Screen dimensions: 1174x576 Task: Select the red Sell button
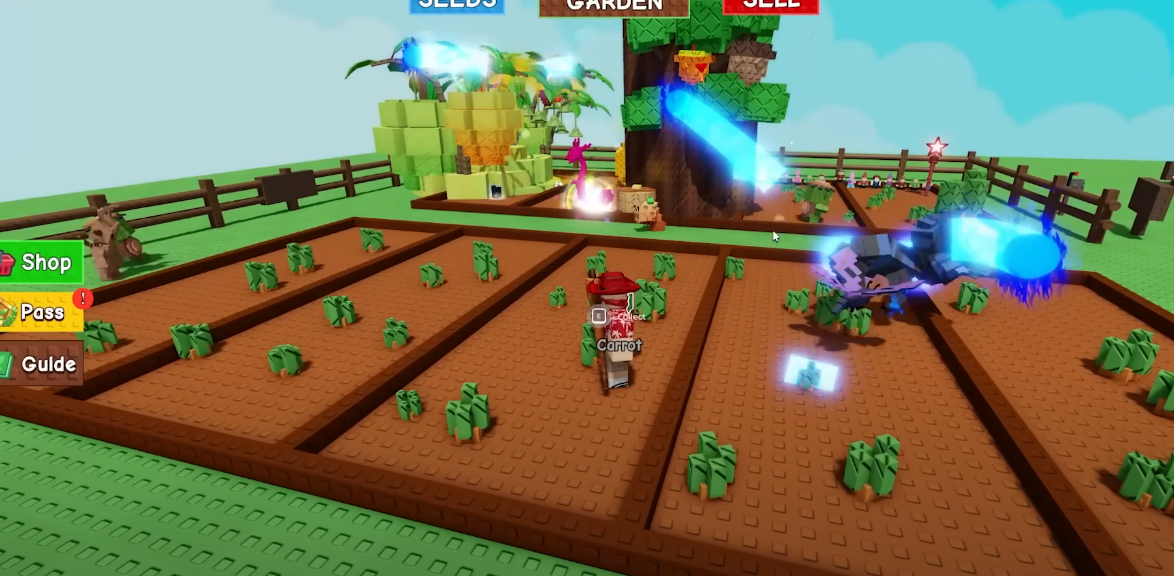tap(771, 5)
